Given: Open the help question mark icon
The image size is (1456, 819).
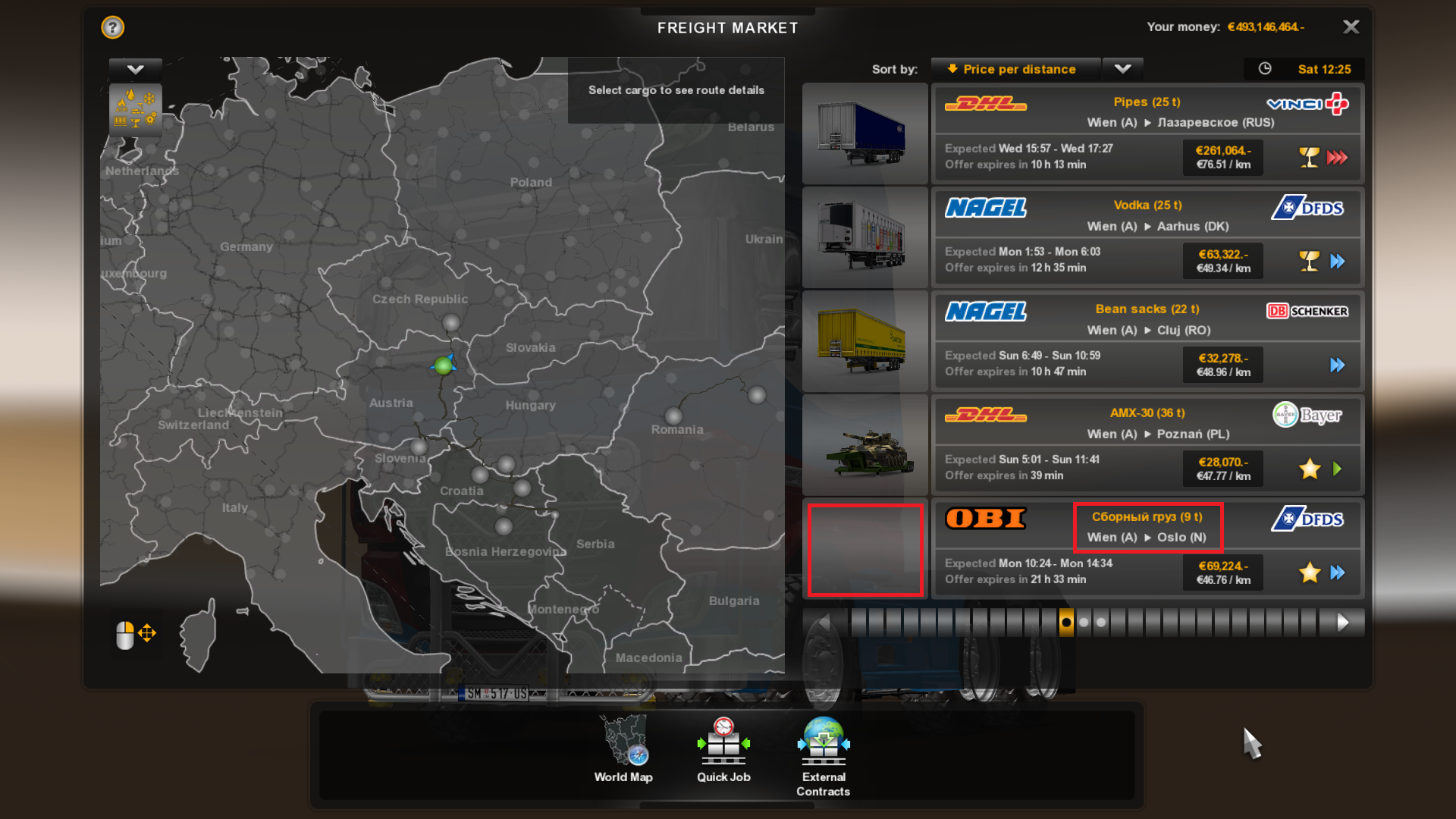Looking at the screenshot, I should pyautogui.click(x=111, y=27).
